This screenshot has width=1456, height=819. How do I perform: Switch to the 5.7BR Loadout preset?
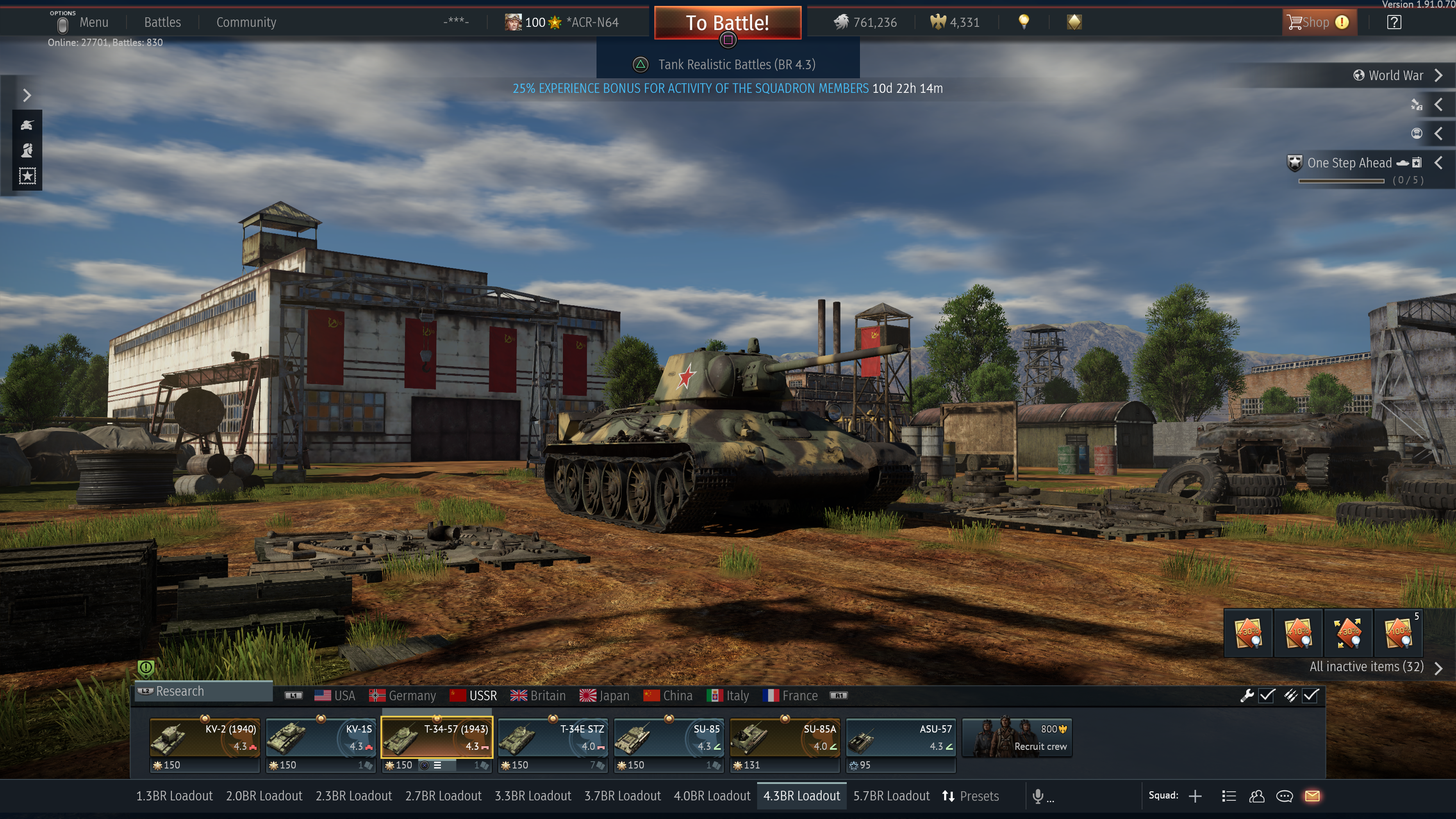[x=891, y=796]
